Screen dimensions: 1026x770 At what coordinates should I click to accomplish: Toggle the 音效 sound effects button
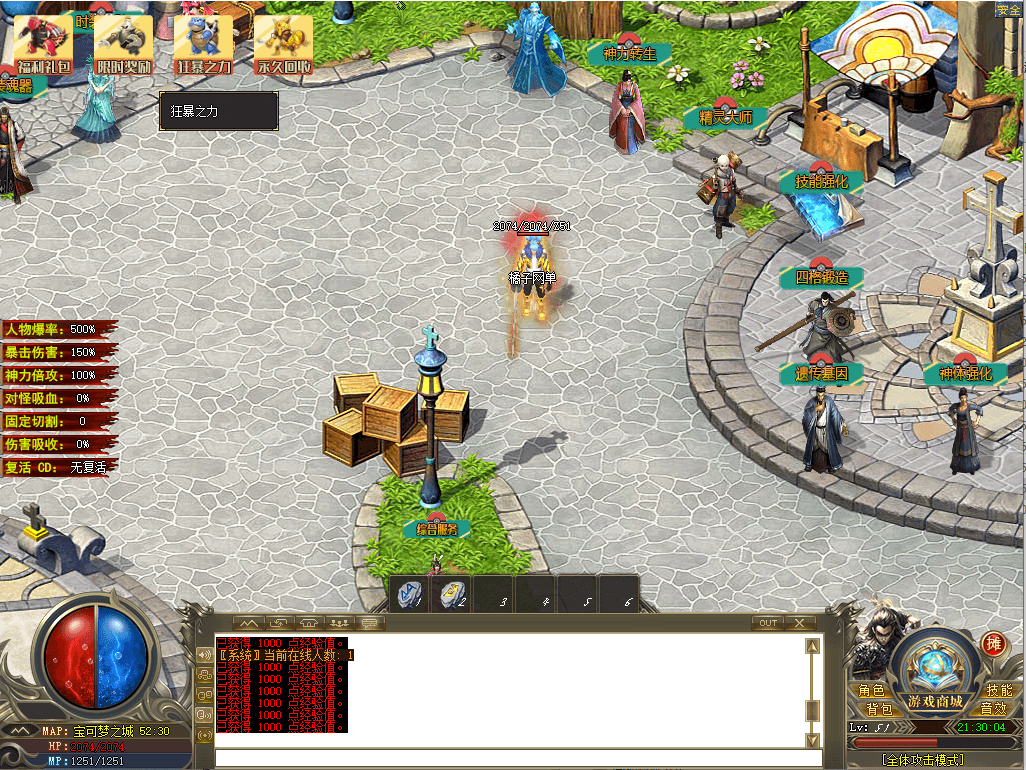click(993, 709)
